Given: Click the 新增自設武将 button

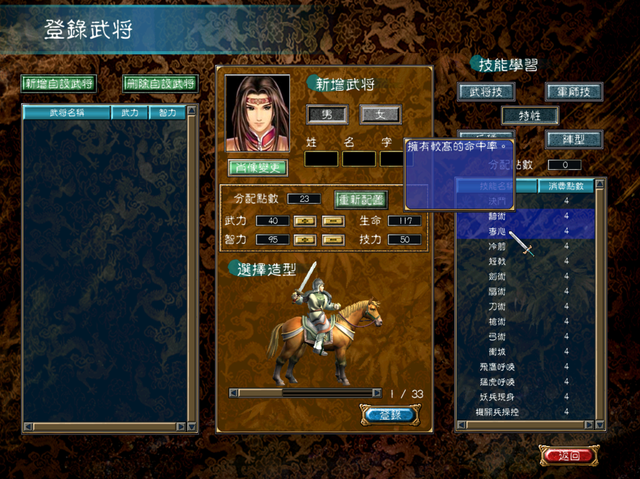Looking at the screenshot, I should pos(59,84).
